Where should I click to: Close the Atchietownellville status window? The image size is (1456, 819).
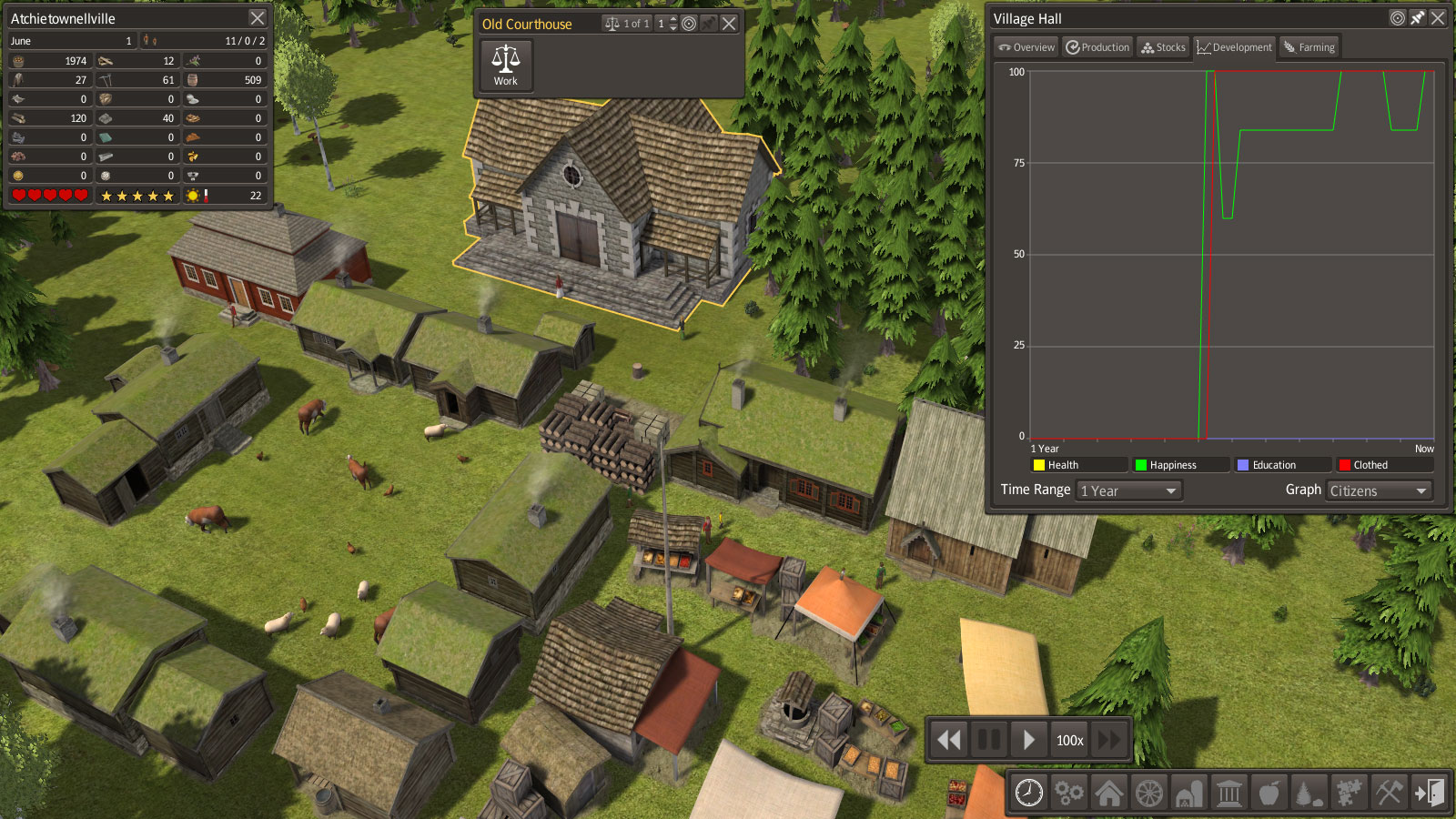click(x=258, y=18)
